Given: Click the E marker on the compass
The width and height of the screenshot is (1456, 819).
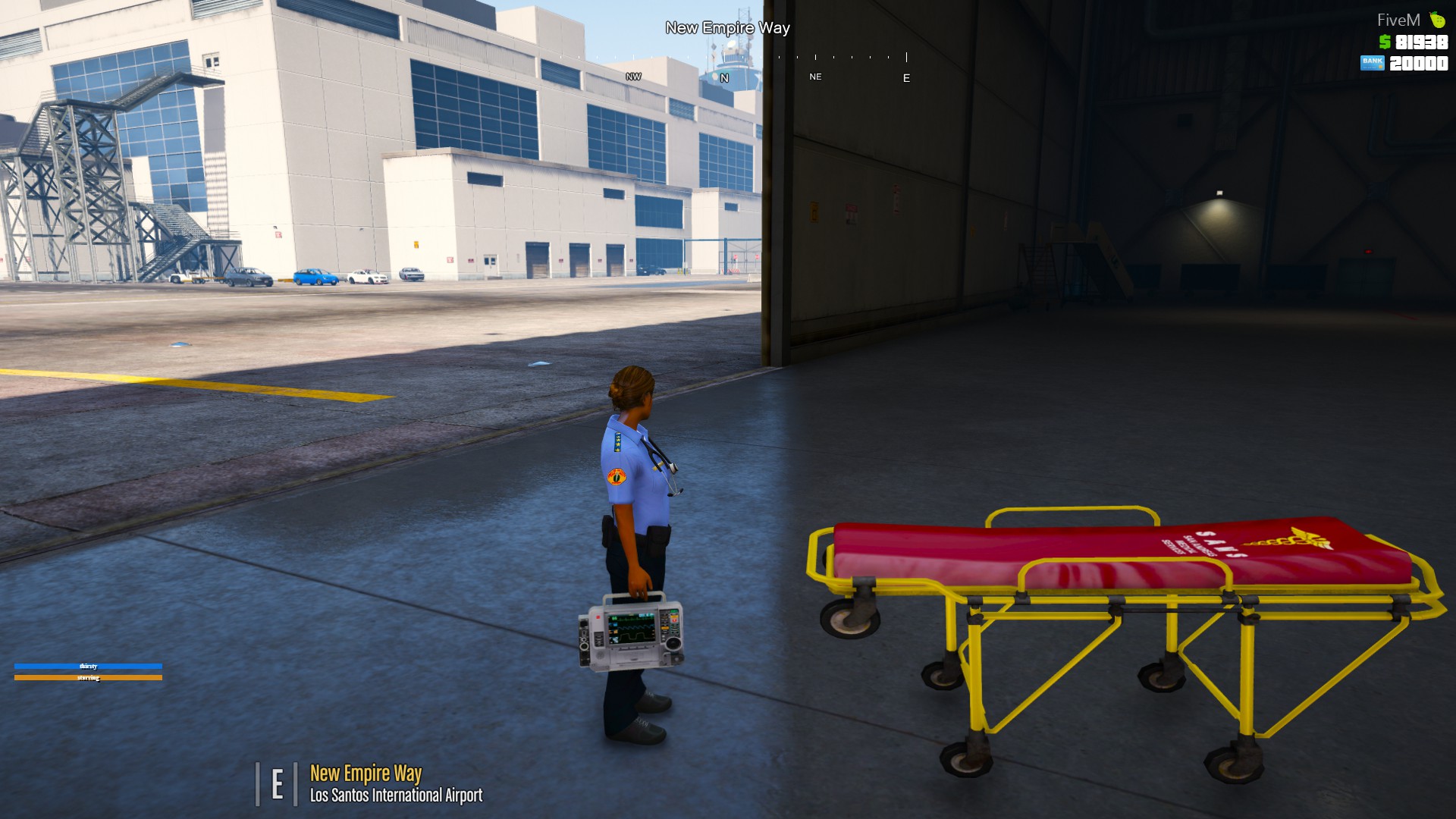Looking at the screenshot, I should (x=905, y=77).
